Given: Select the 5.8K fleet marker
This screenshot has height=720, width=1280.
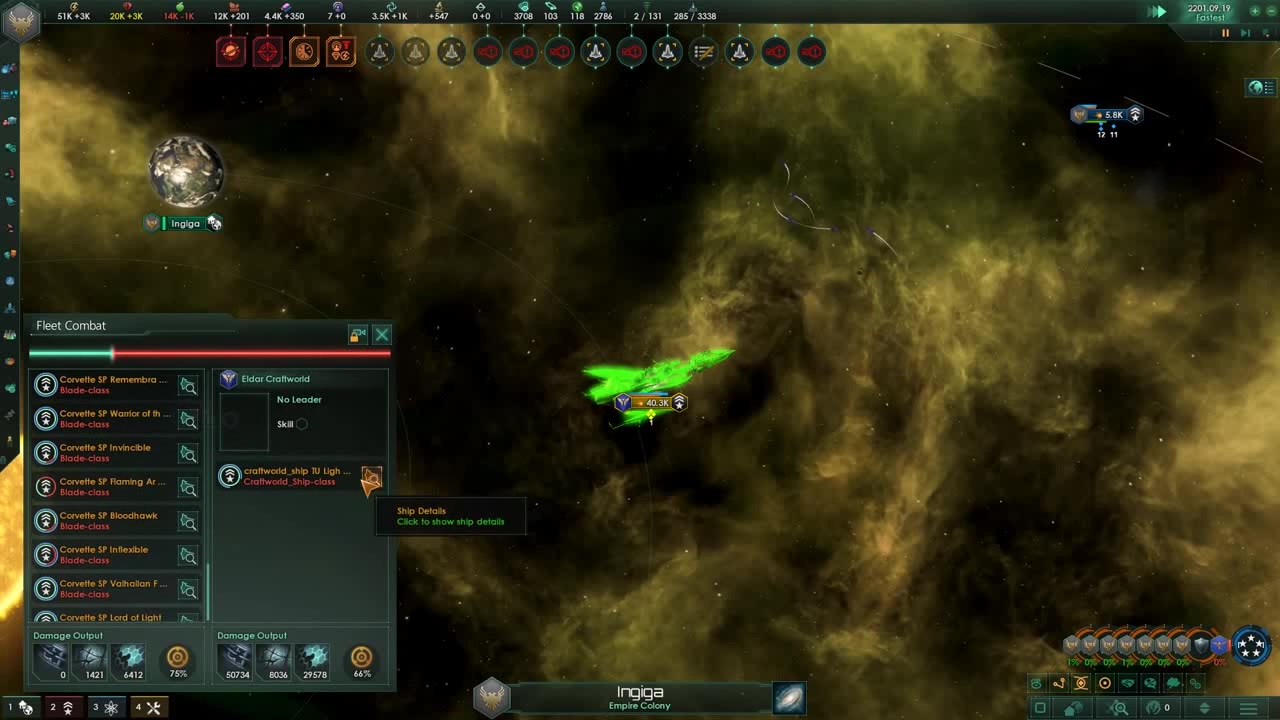Looking at the screenshot, I should pyautogui.click(x=1107, y=115).
